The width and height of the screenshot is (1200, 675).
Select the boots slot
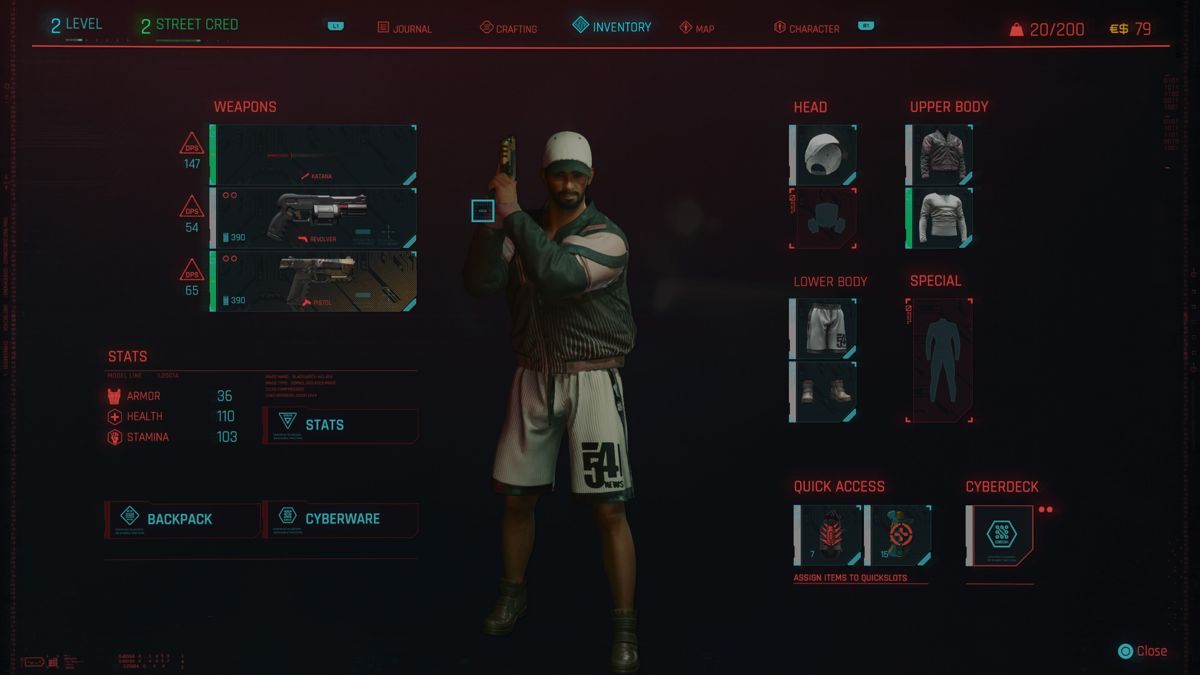(825, 391)
